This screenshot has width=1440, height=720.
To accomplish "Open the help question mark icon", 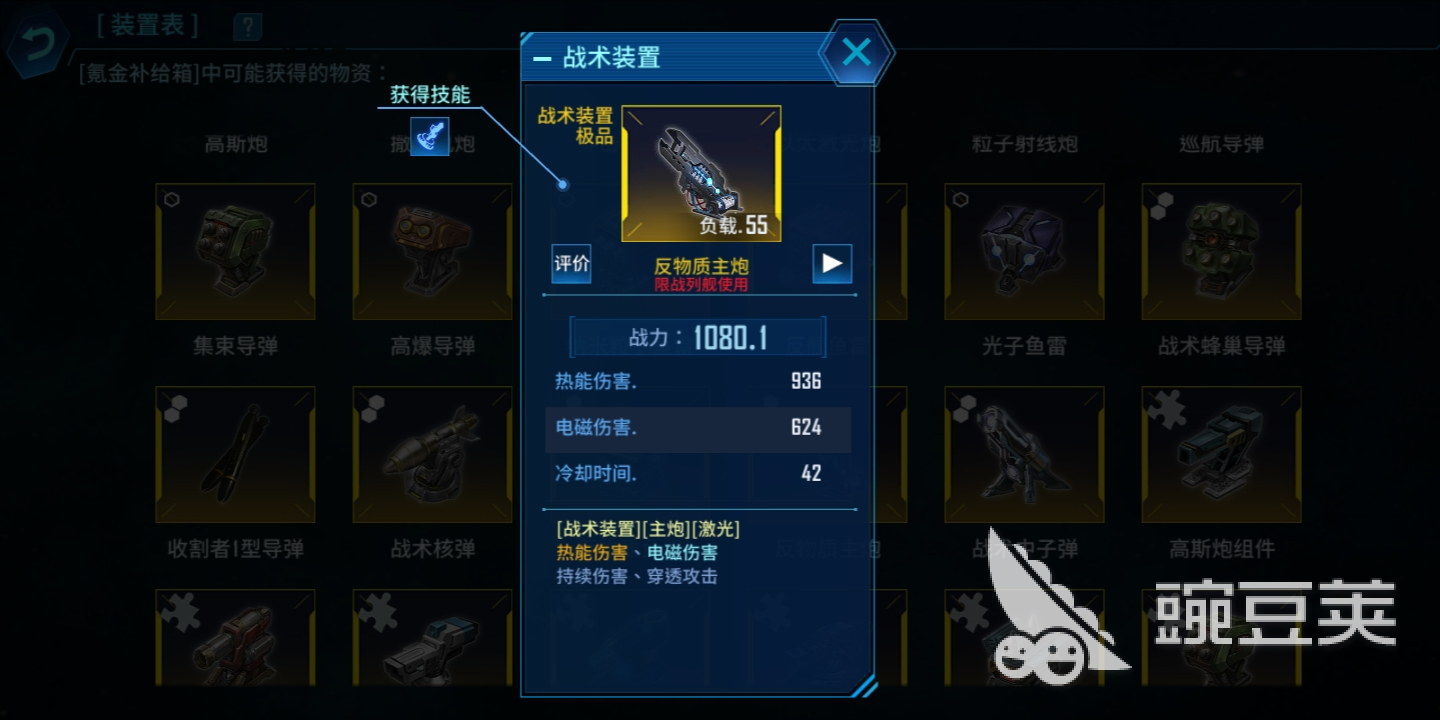I will 246,27.
